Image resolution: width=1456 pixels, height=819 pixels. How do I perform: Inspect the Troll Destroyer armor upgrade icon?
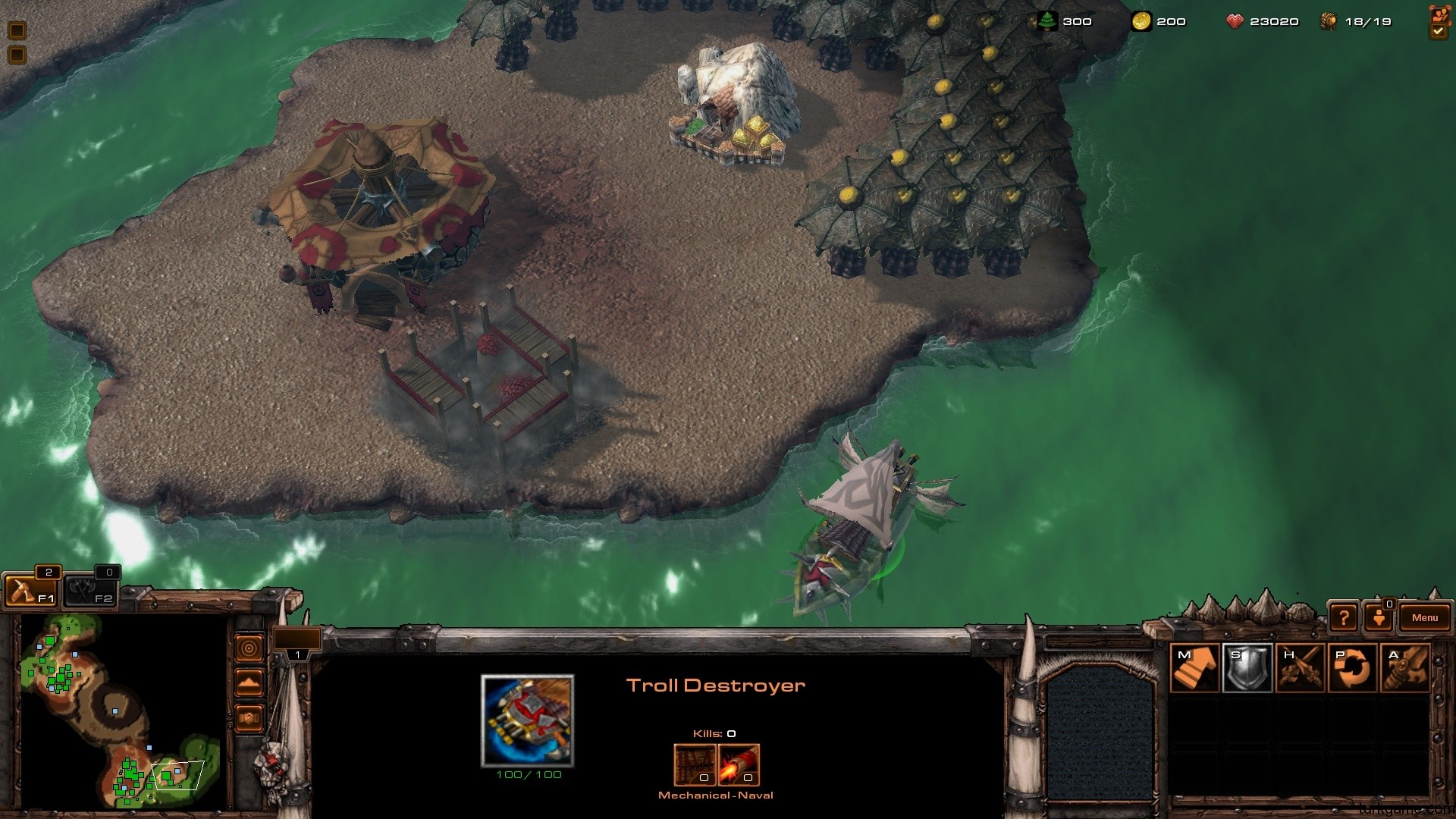tap(695, 764)
